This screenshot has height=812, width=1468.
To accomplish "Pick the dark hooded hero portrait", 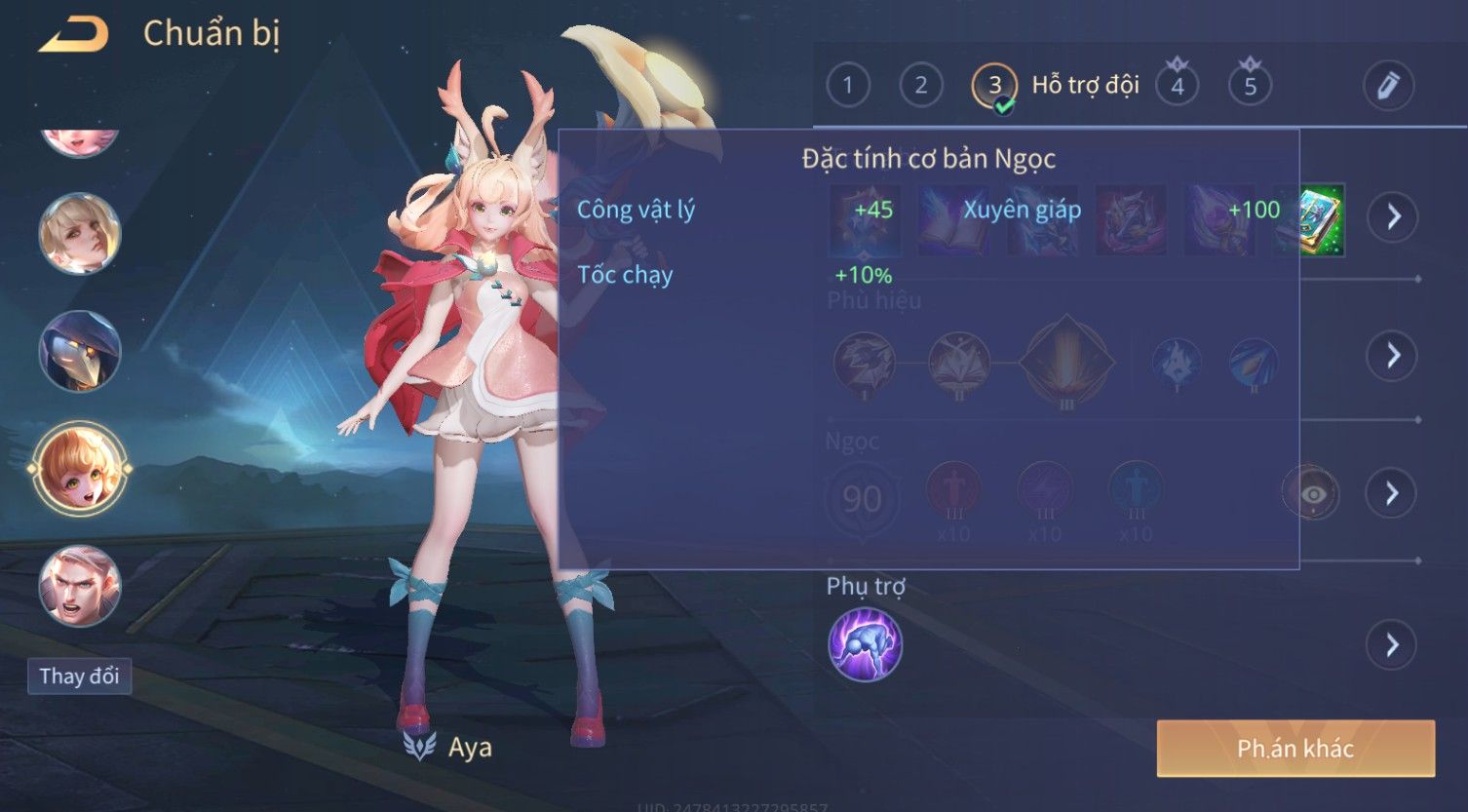I will pyautogui.click(x=80, y=351).
